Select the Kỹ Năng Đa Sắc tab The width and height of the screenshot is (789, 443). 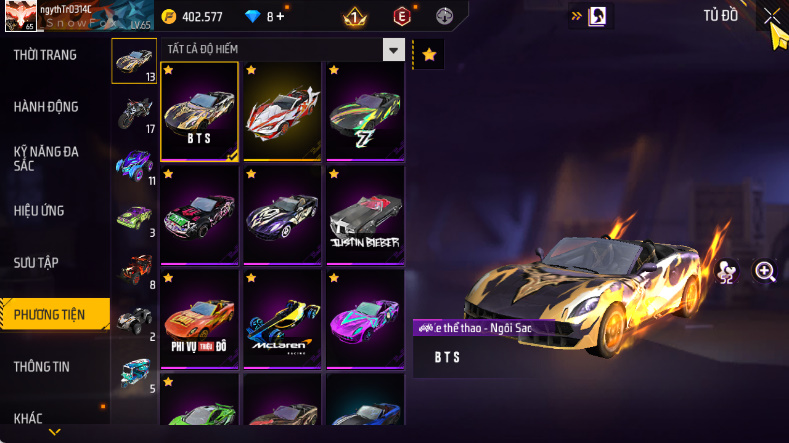click(46, 158)
